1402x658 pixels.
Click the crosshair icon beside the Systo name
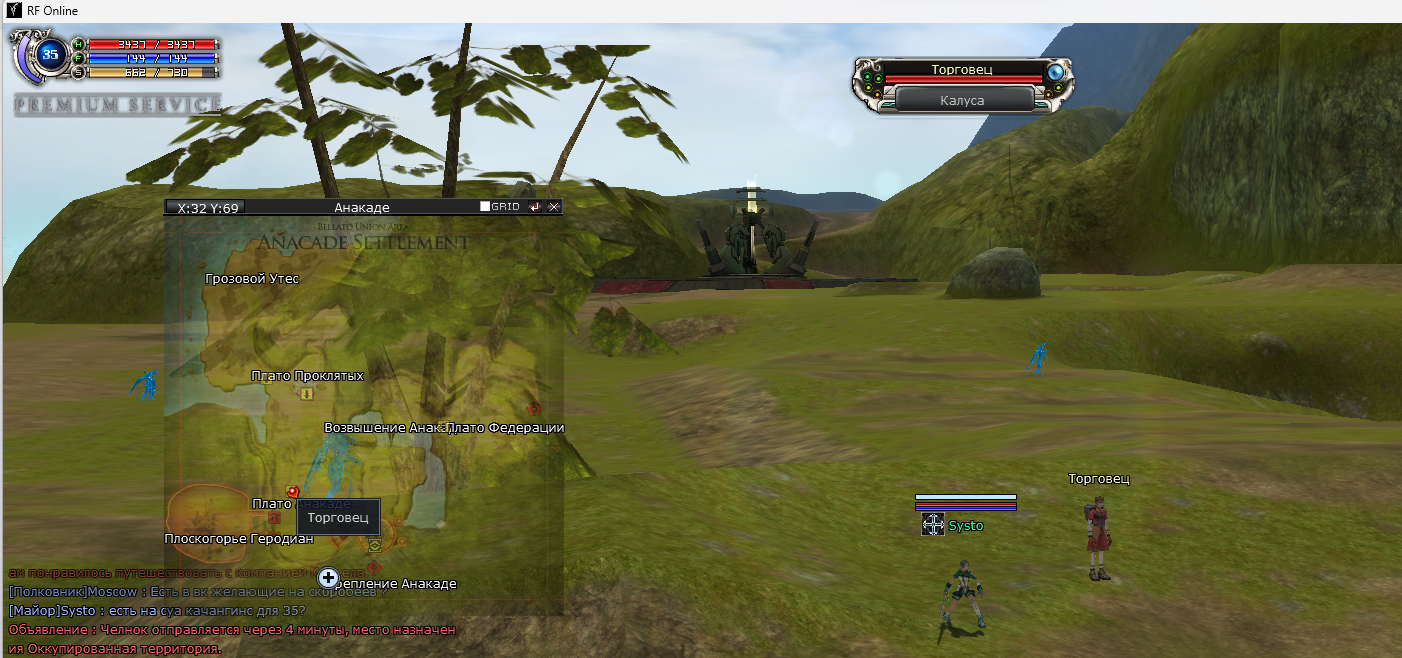(933, 525)
